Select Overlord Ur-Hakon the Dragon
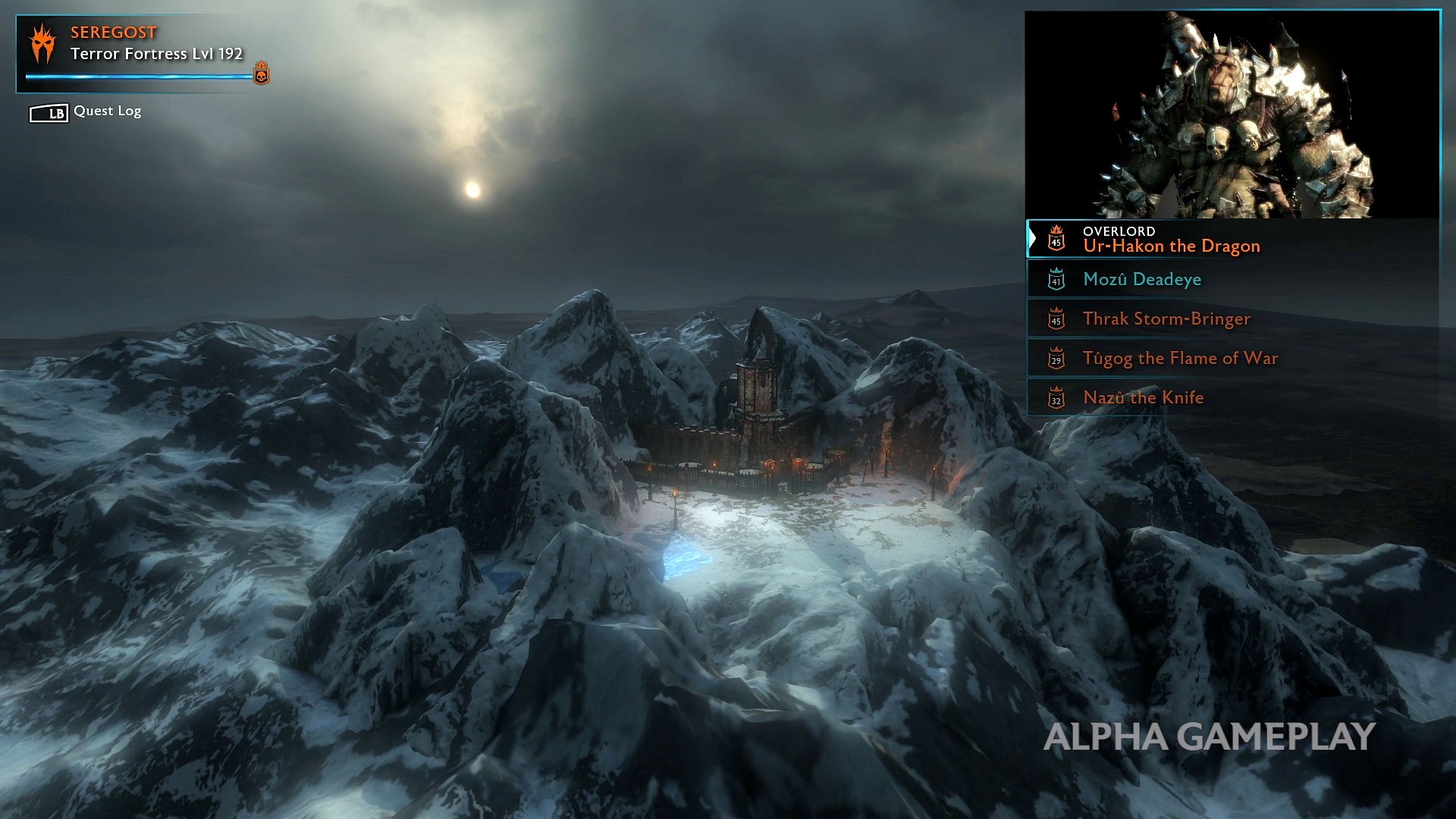This screenshot has width=1456, height=819. pos(1170,240)
